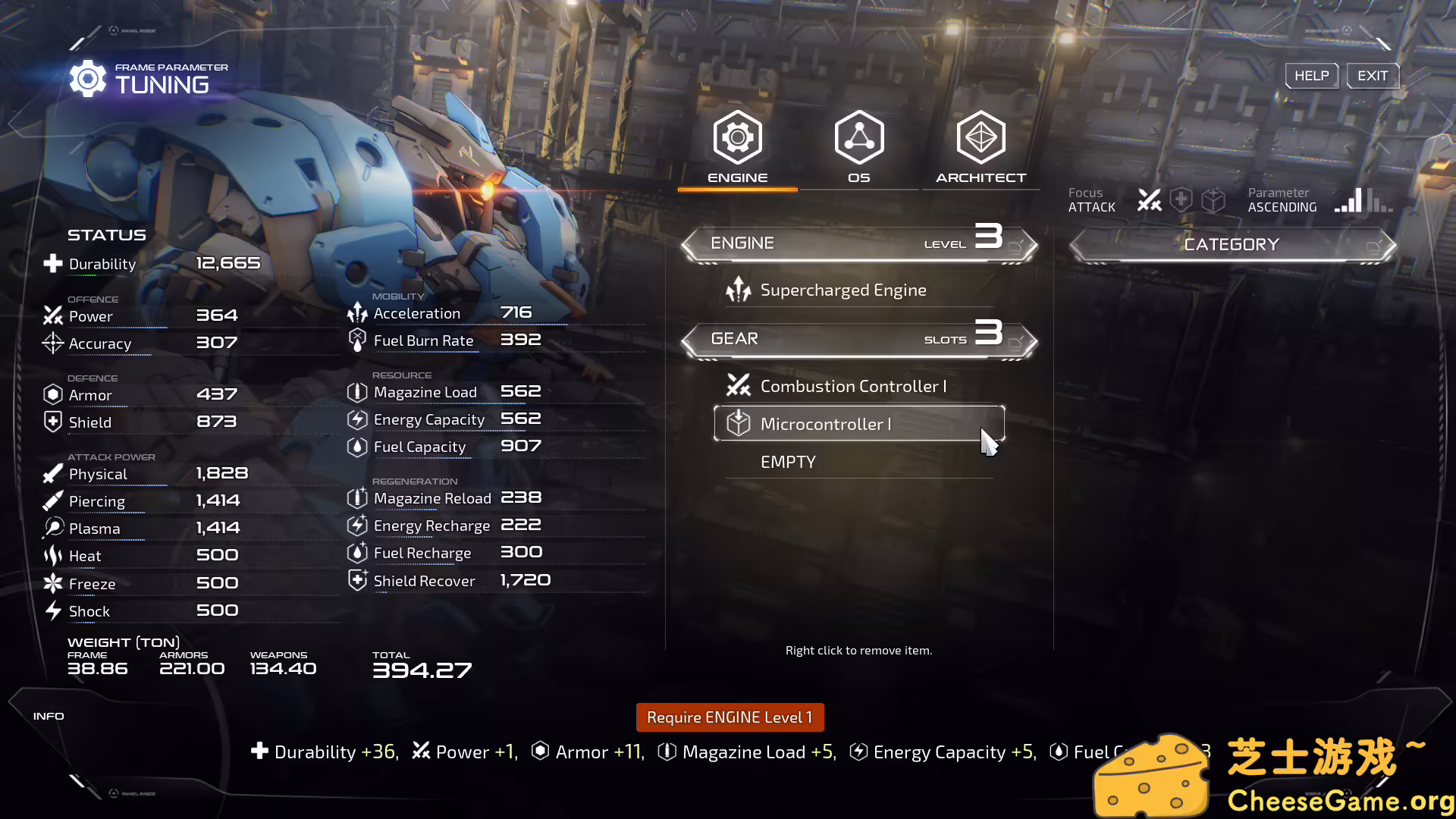
Task: Select the crossed swords attack focus icon
Action: tap(1150, 199)
